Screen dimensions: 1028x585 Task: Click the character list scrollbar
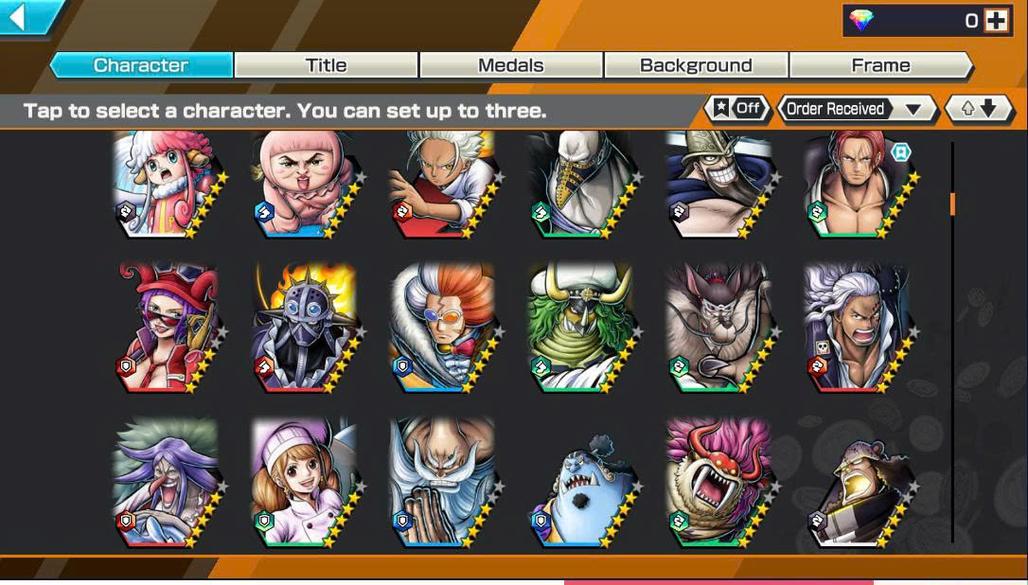[952, 203]
